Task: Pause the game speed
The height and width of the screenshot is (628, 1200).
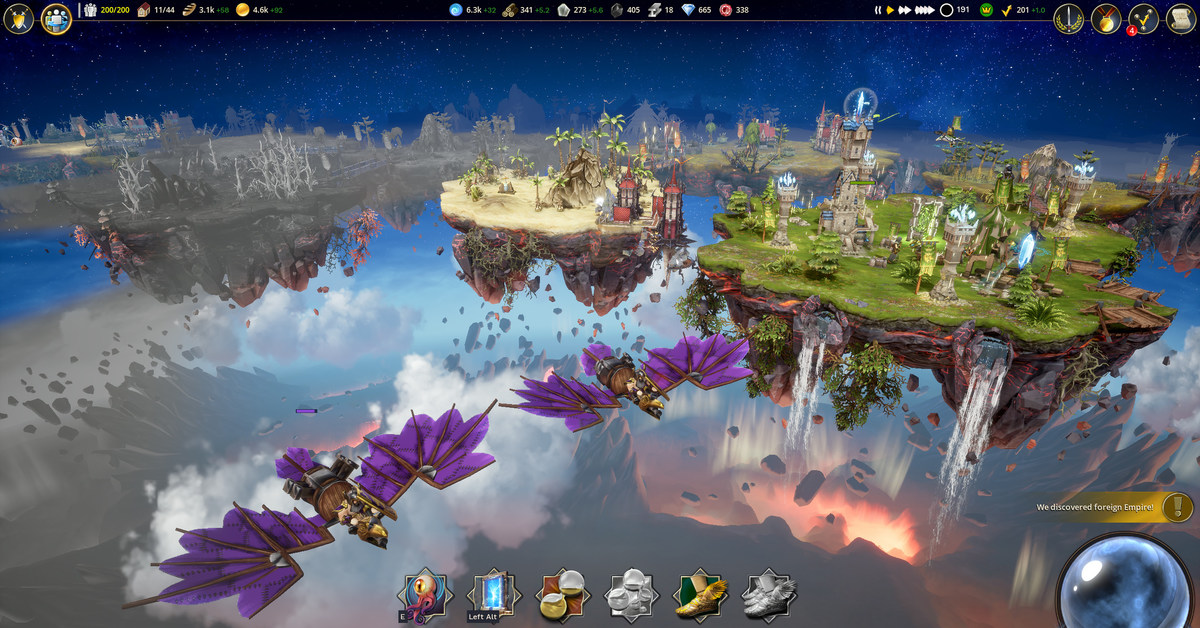Action: [878, 10]
